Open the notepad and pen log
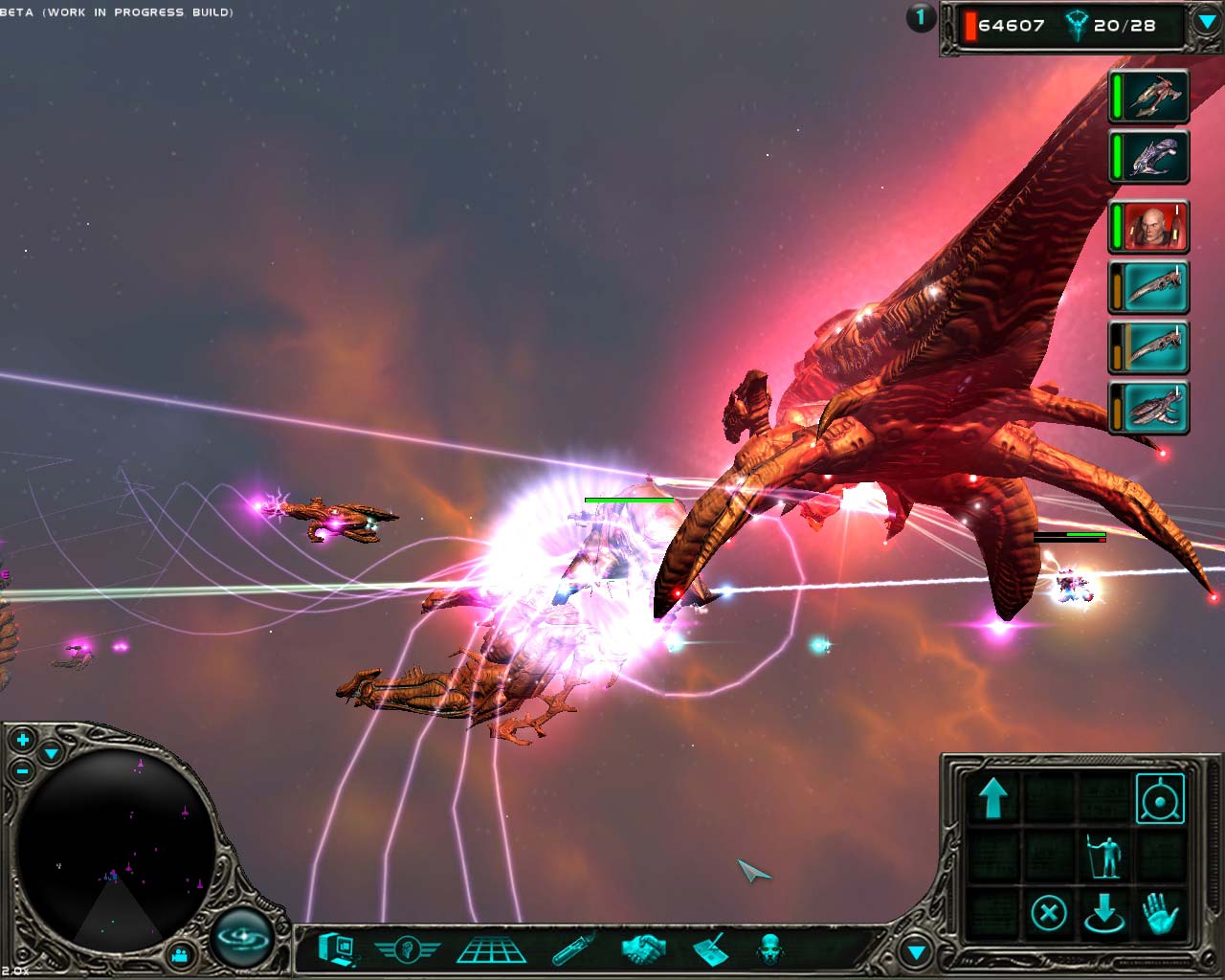 [709, 948]
